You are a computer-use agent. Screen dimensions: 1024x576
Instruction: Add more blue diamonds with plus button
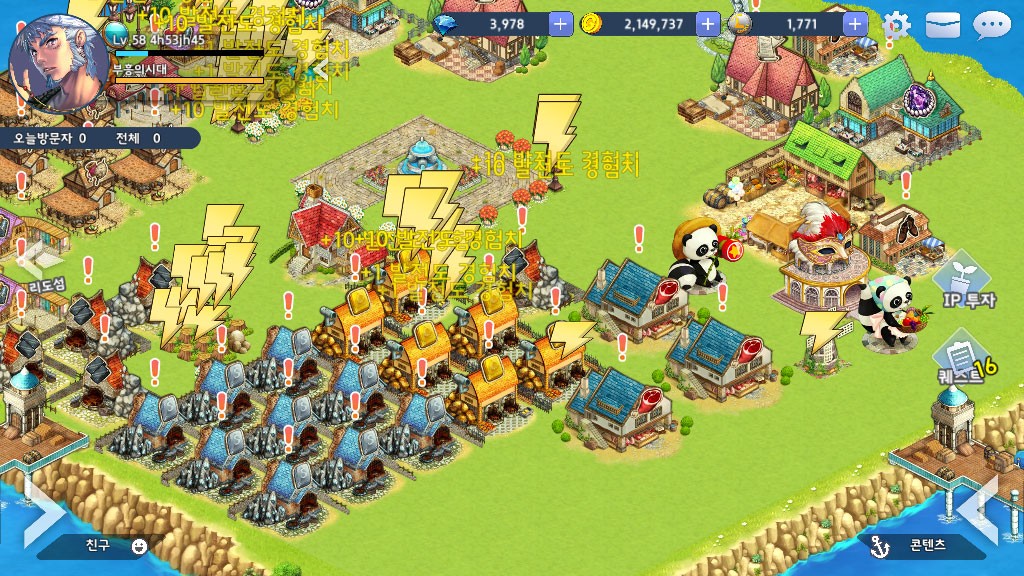click(561, 23)
